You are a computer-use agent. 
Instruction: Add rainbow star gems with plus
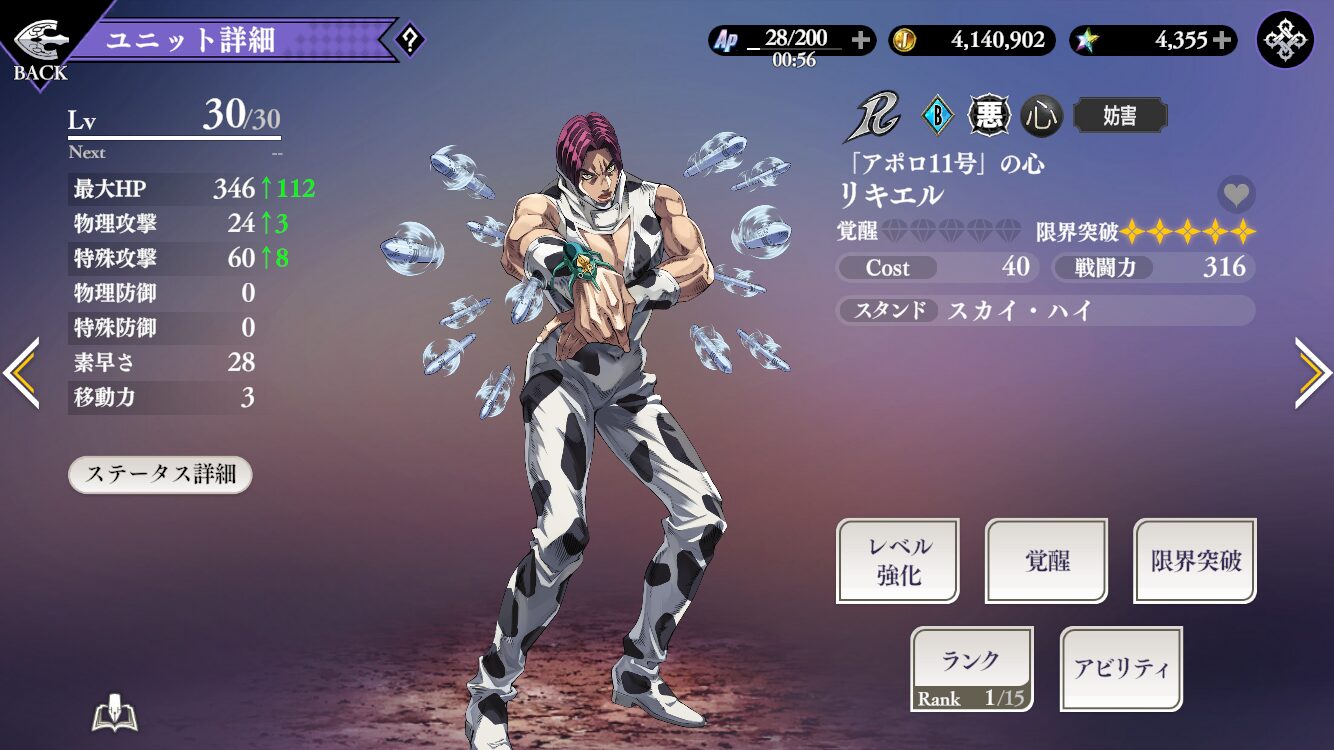(x=1222, y=40)
